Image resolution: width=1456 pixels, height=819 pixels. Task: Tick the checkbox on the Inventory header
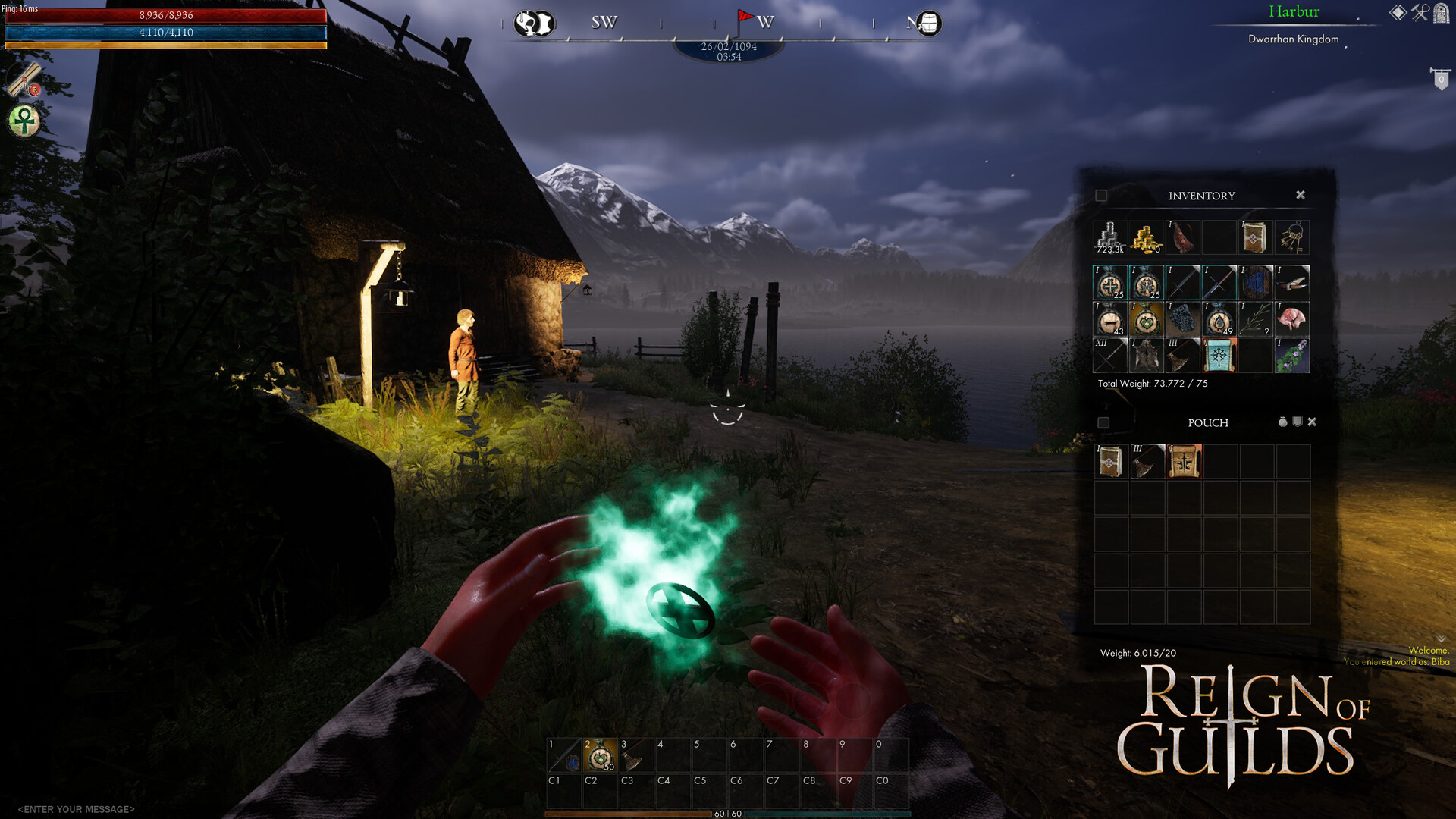click(1100, 195)
